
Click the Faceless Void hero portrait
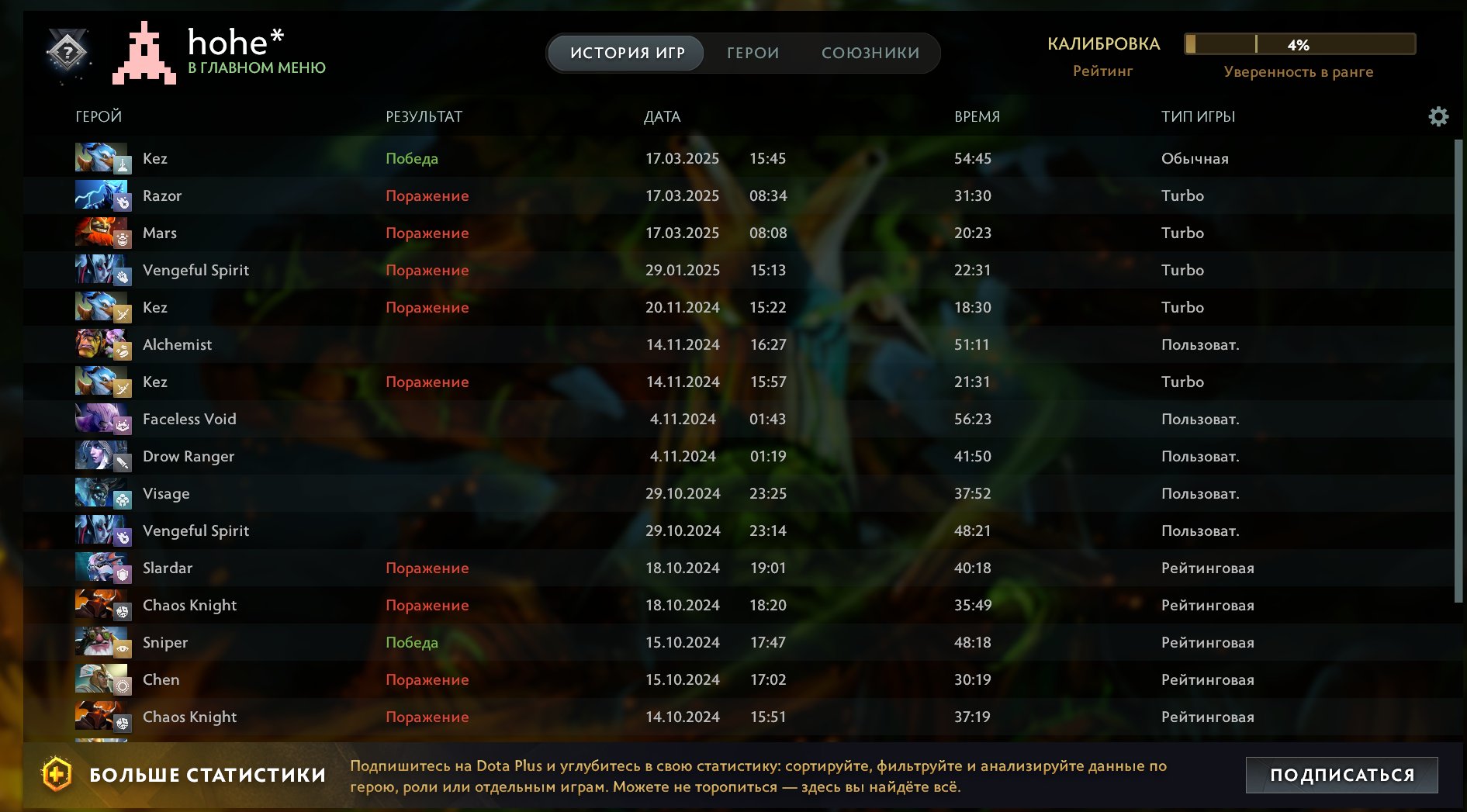coord(102,419)
